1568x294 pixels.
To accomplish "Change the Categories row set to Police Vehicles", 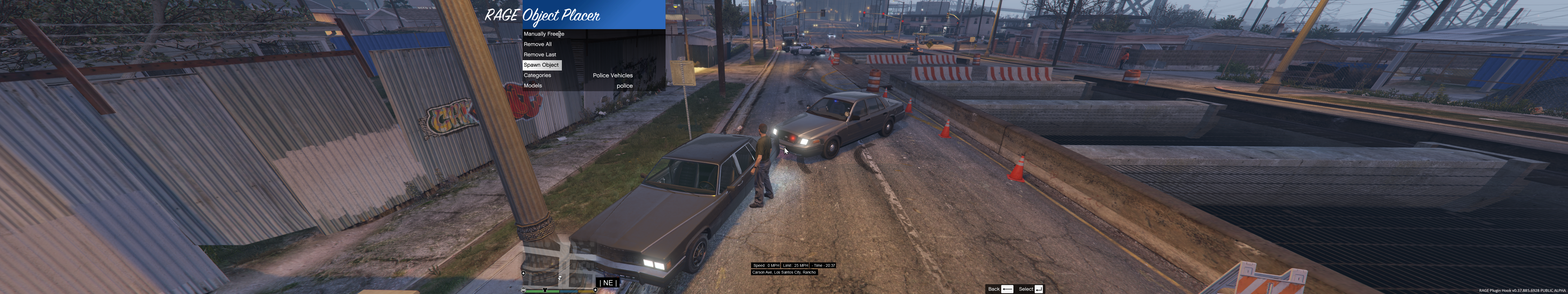I will point(578,75).
